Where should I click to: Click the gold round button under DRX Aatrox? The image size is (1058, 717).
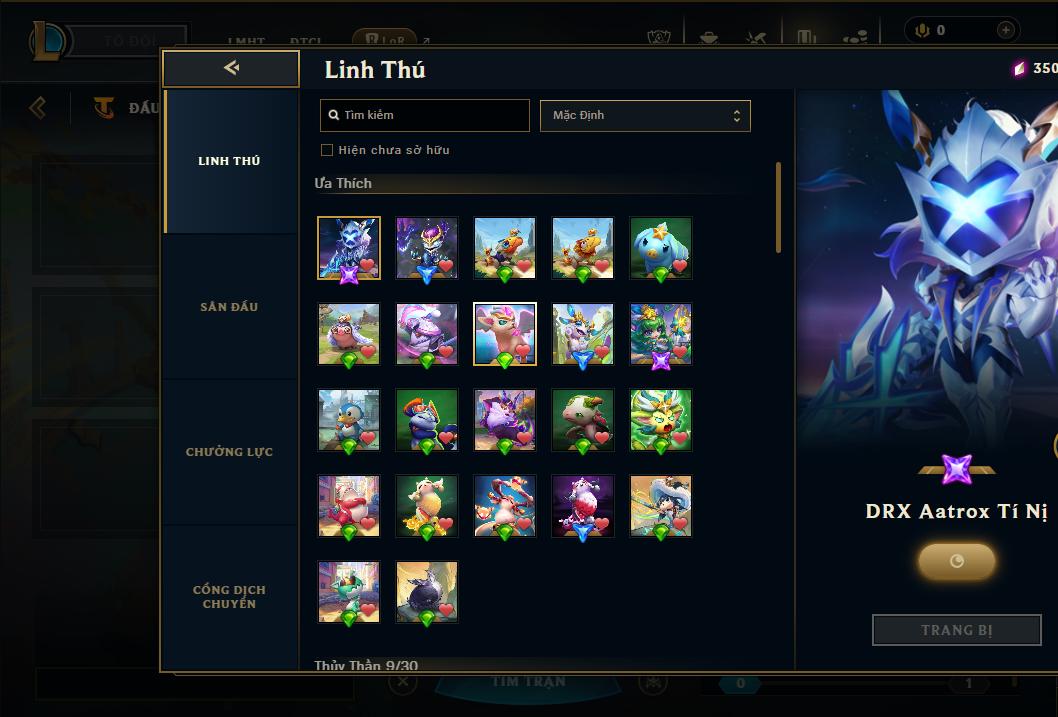(x=956, y=561)
